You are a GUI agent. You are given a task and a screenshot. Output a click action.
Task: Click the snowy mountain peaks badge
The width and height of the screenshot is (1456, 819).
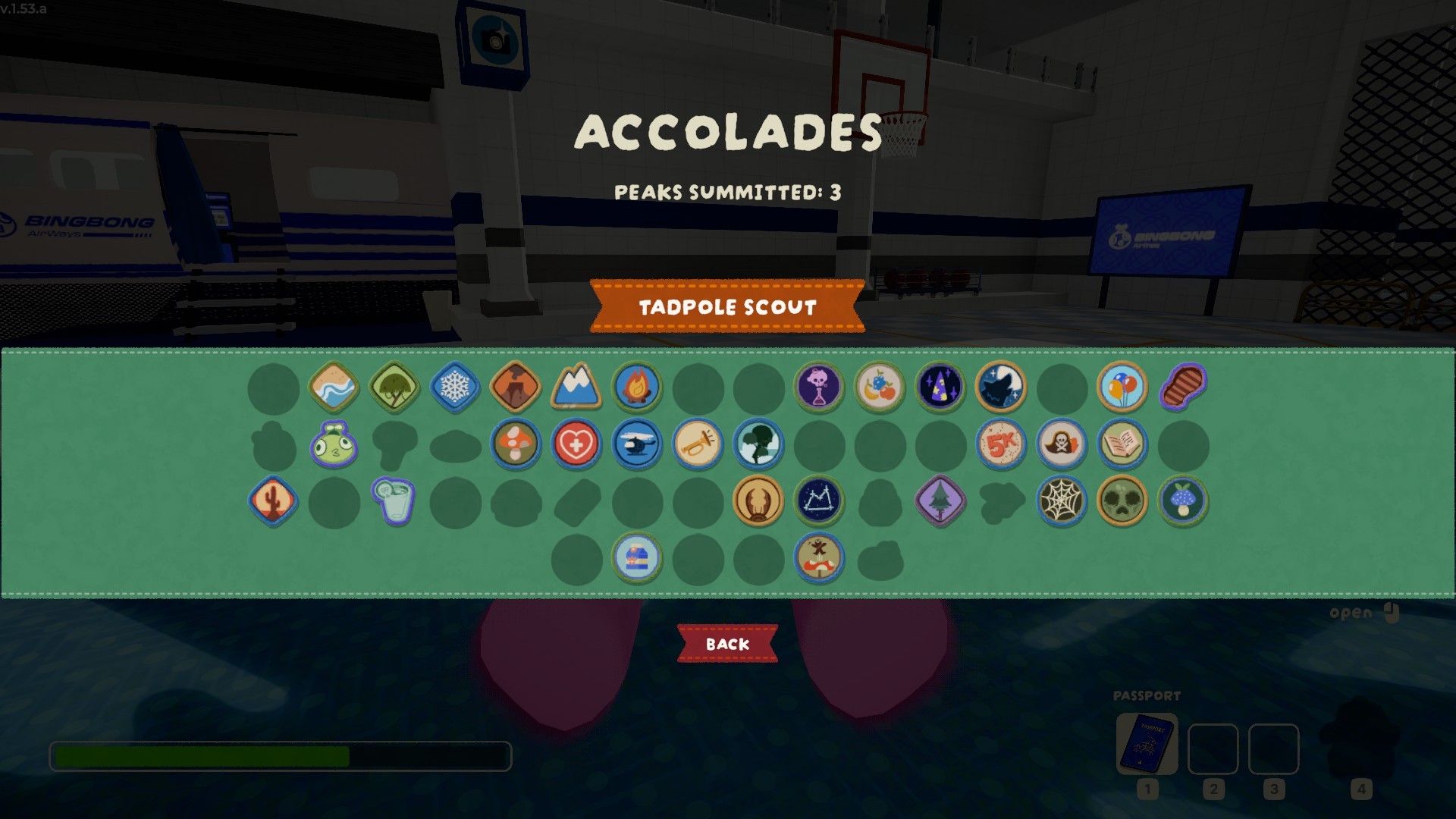tap(576, 388)
